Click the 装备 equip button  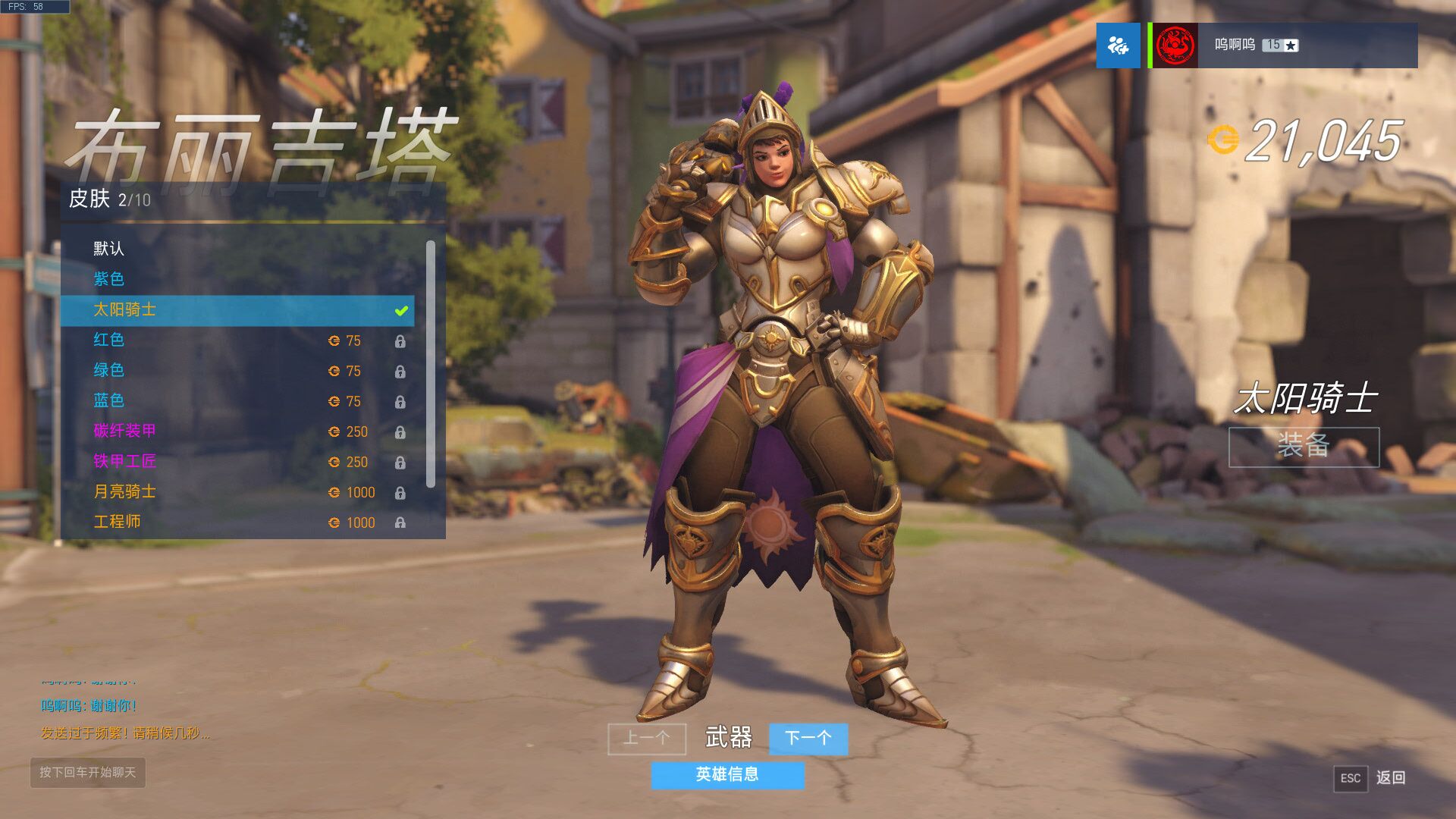[1303, 447]
